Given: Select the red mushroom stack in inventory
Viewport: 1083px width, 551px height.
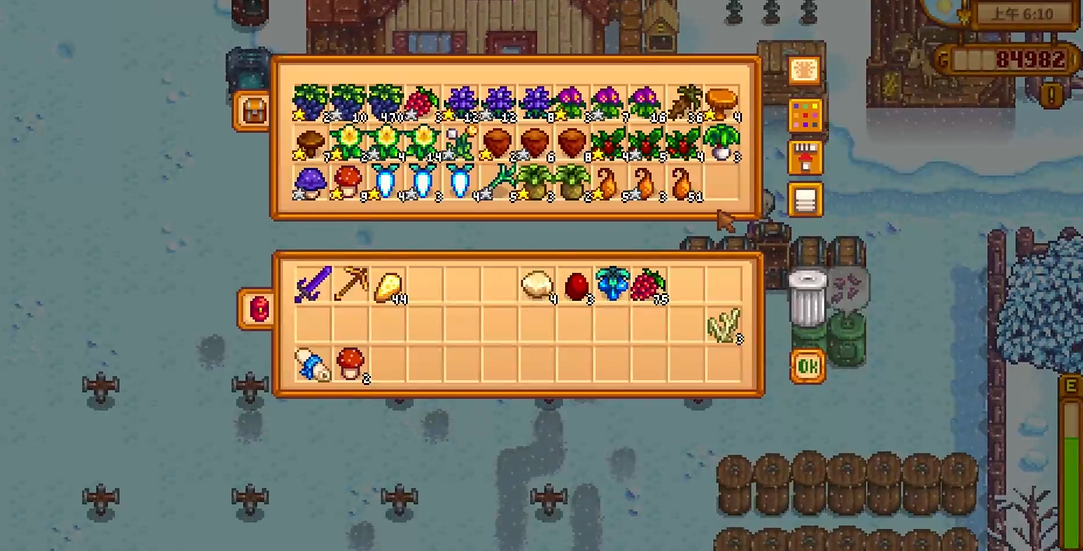Looking at the screenshot, I should (350, 362).
